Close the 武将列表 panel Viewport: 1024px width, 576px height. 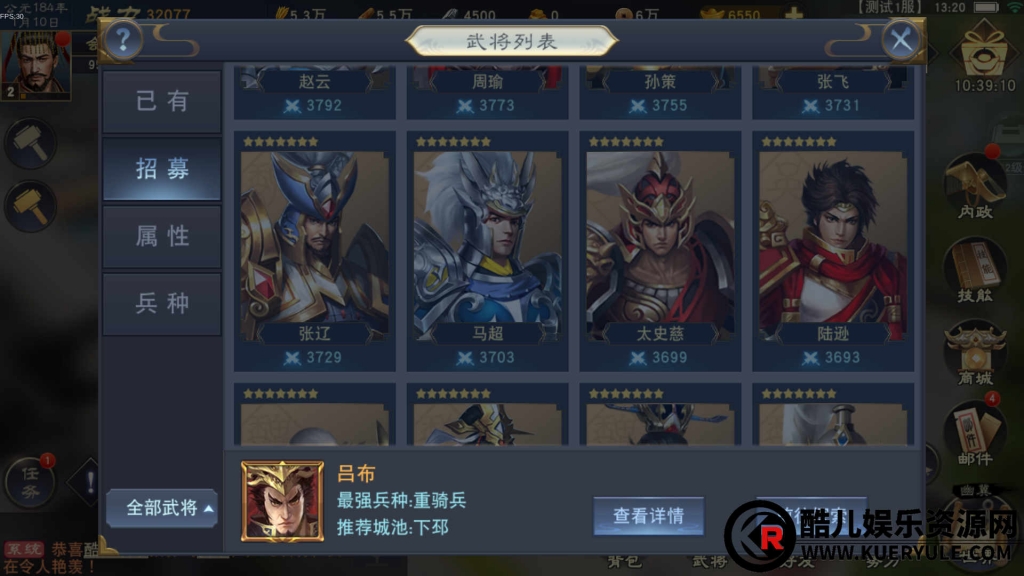[x=902, y=40]
